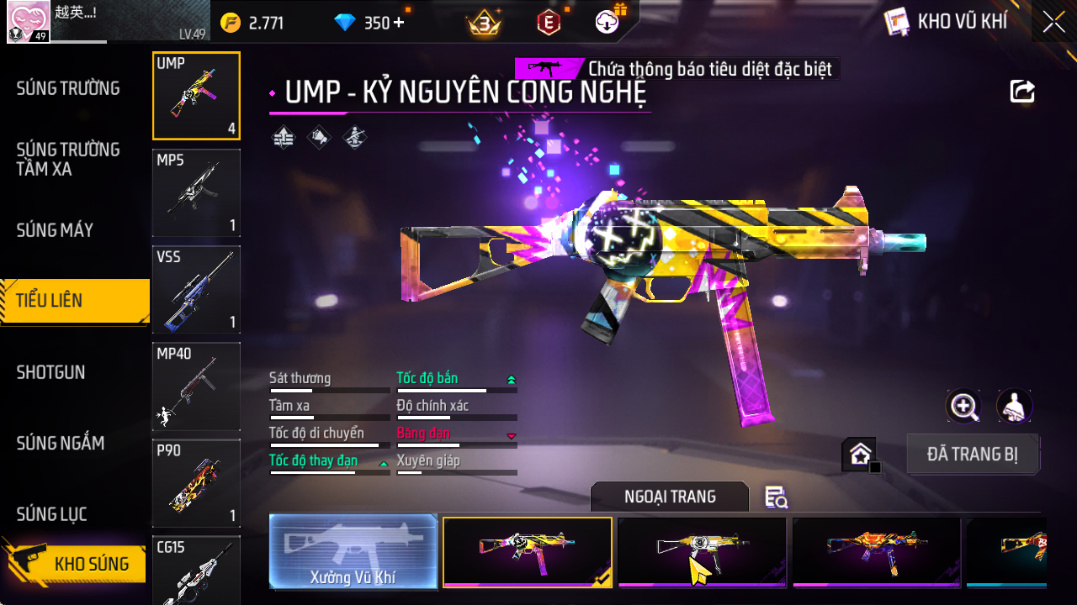Screen dimensions: 1077x605
Task: Zoom in with the magnifier icon
Action: tap(964, 406)
